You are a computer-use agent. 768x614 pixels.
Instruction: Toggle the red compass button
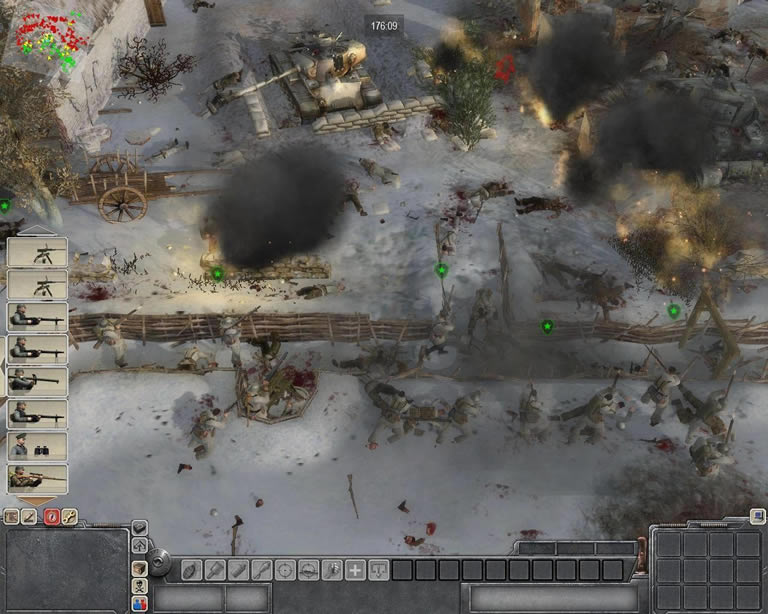pyautogui.click(x=51, y=517)
